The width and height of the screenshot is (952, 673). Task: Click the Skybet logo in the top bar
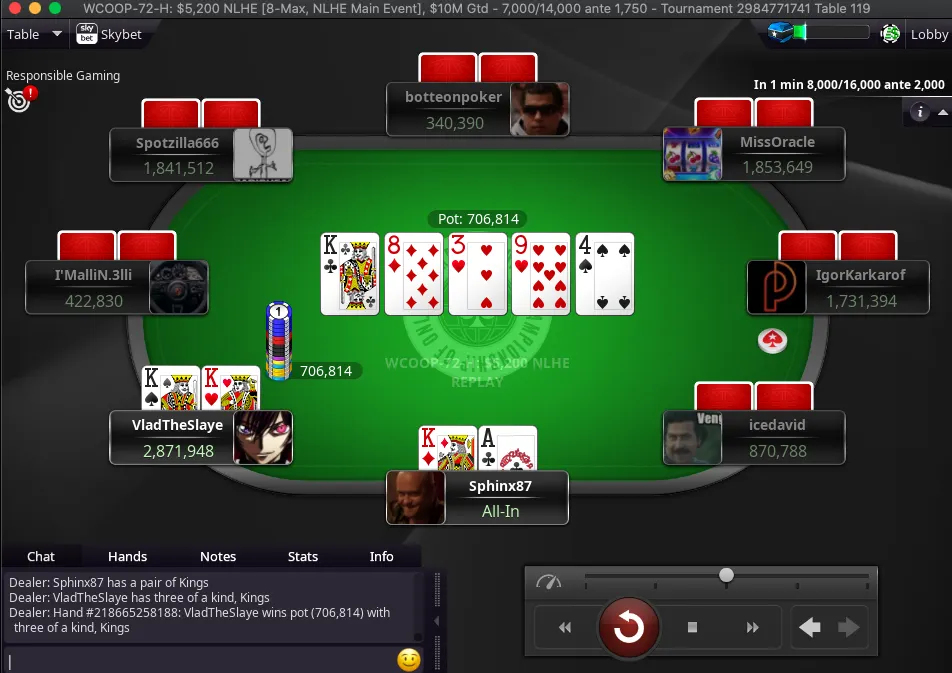click(109, 34)
